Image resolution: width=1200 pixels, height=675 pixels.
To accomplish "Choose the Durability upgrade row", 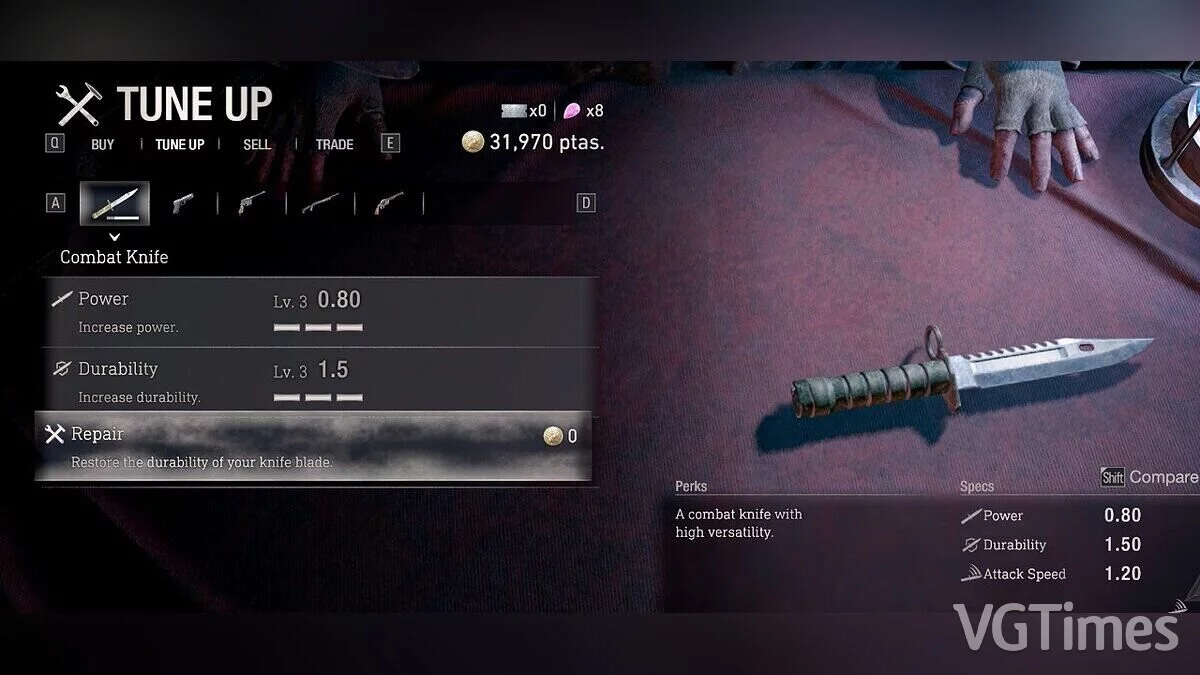I will click(315, 381).
